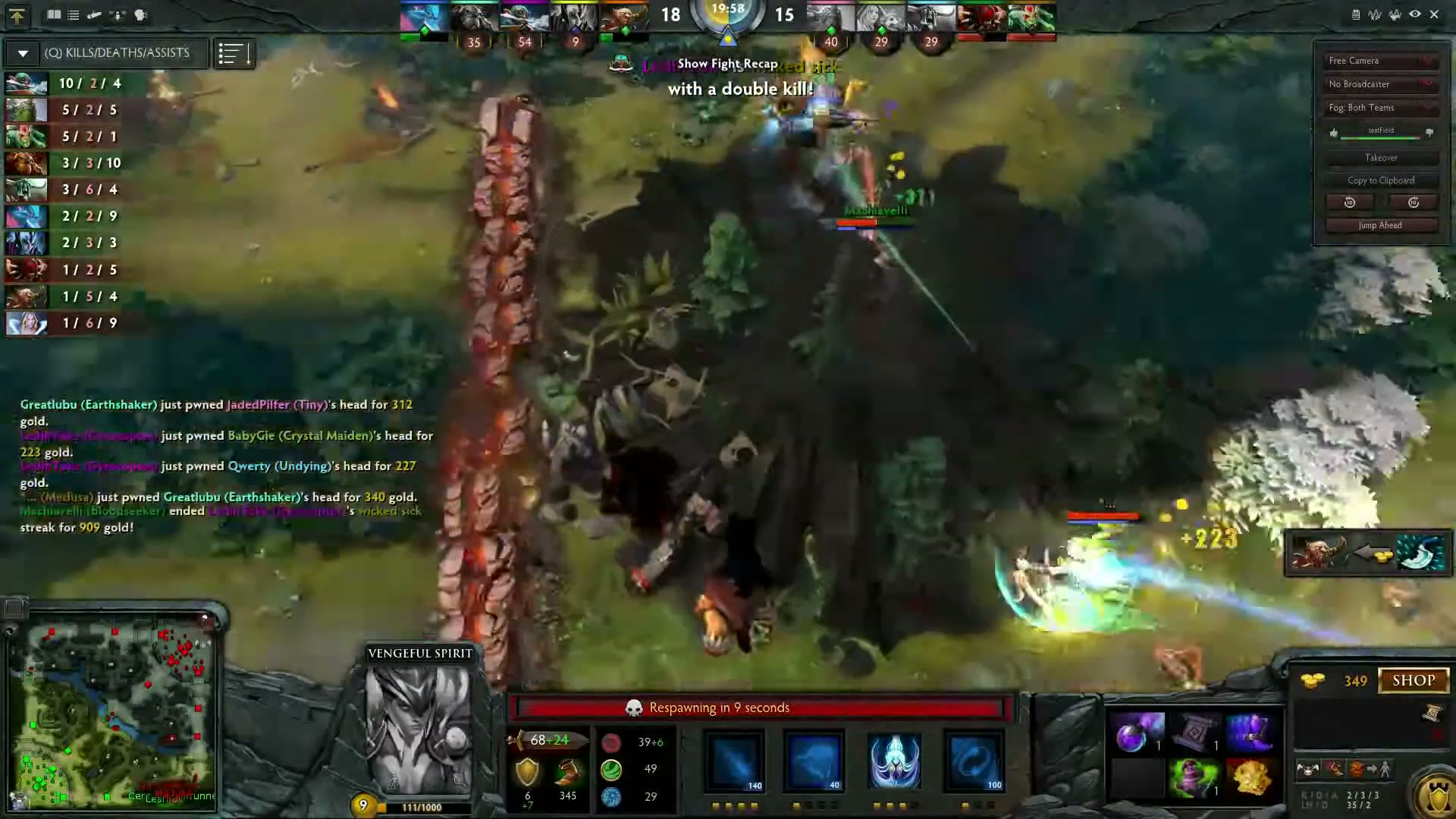
Task: Collapse the KILLS/DEATHS/ASSISTS panel
Action: tap(22, 53)
